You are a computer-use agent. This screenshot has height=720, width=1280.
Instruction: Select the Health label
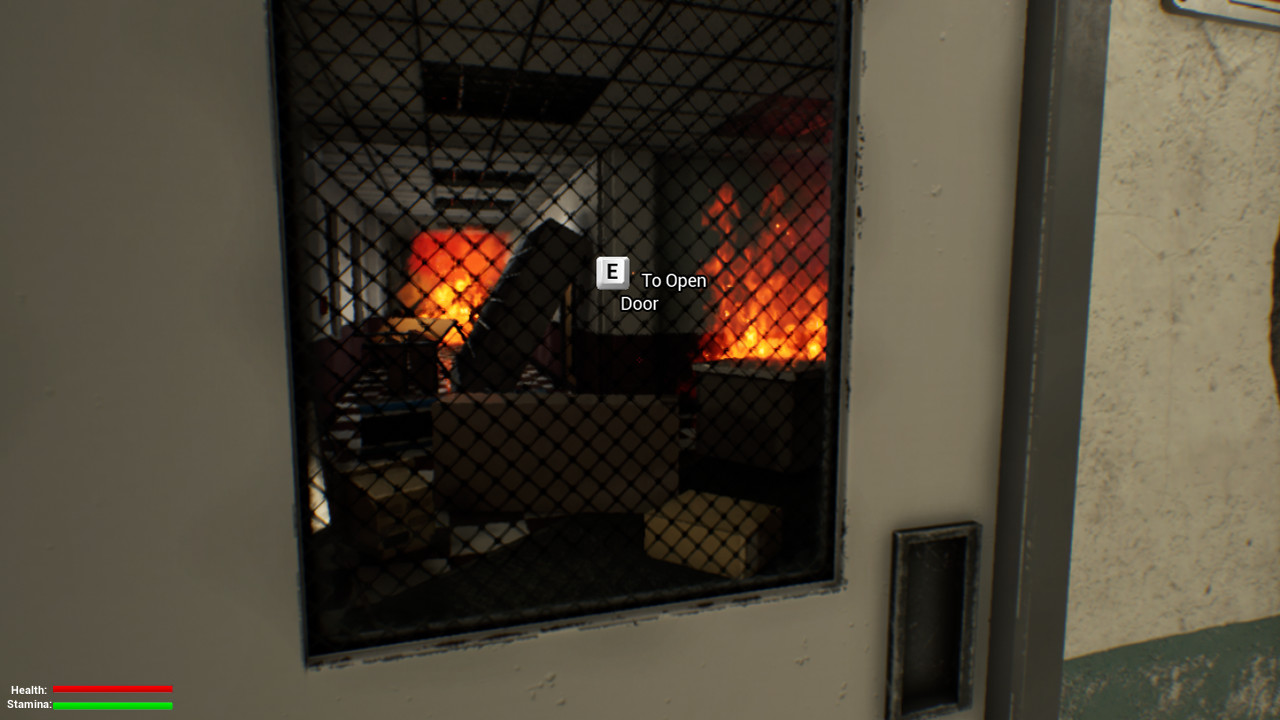(28, 690)
